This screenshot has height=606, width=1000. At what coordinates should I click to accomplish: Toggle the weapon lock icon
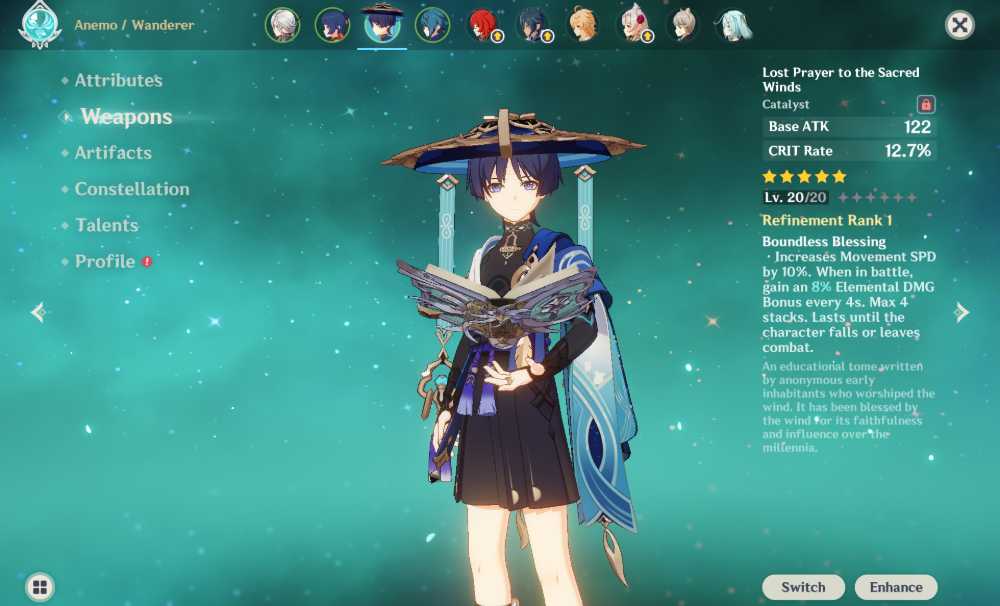926,104
